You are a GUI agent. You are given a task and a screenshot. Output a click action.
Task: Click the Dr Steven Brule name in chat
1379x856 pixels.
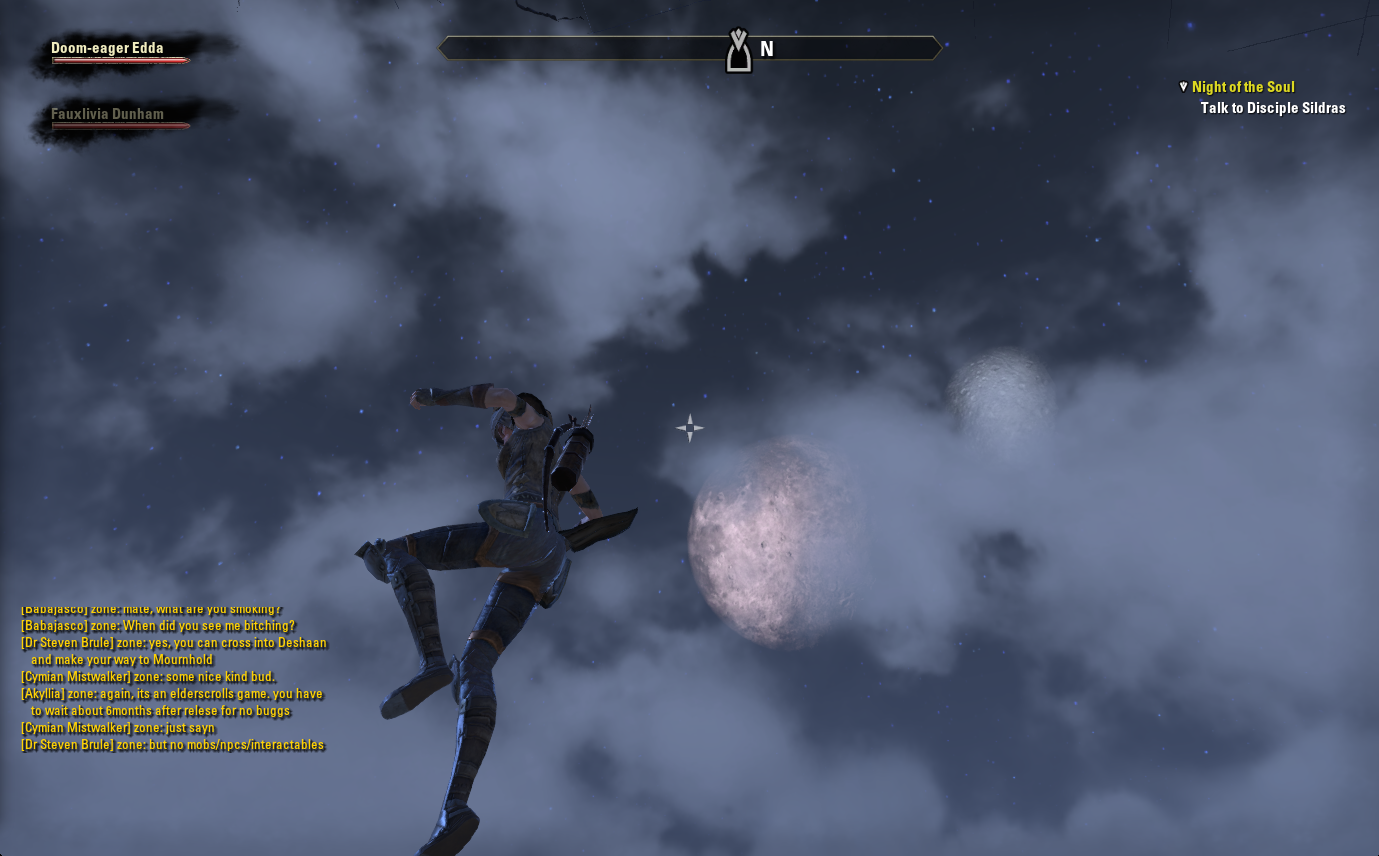(67, 643)
